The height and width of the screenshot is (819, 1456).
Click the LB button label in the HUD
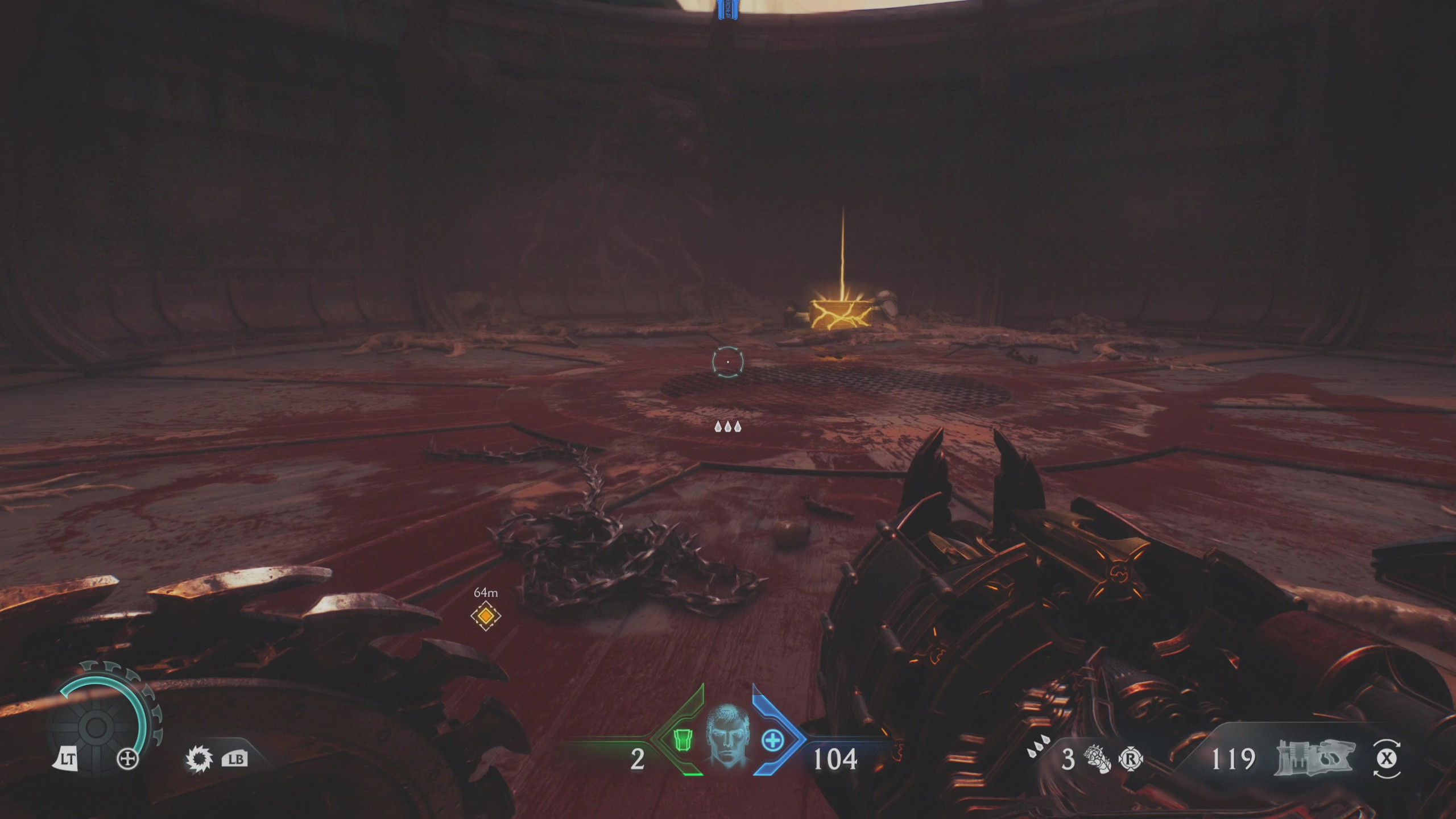[x=234, y=759]
